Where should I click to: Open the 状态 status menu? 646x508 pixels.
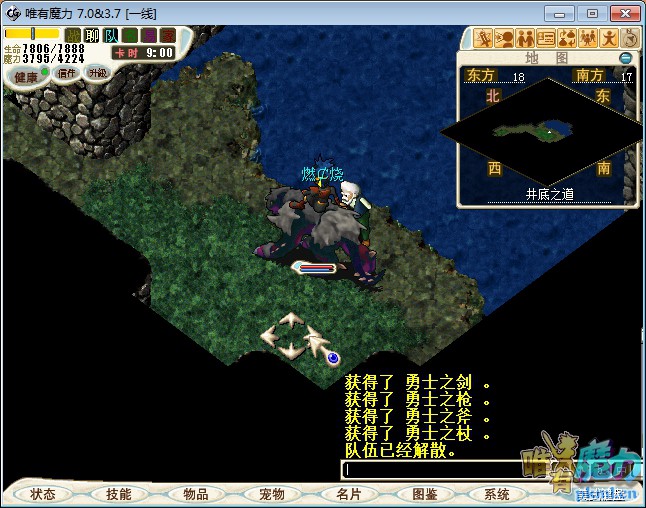tap(43, 494)
